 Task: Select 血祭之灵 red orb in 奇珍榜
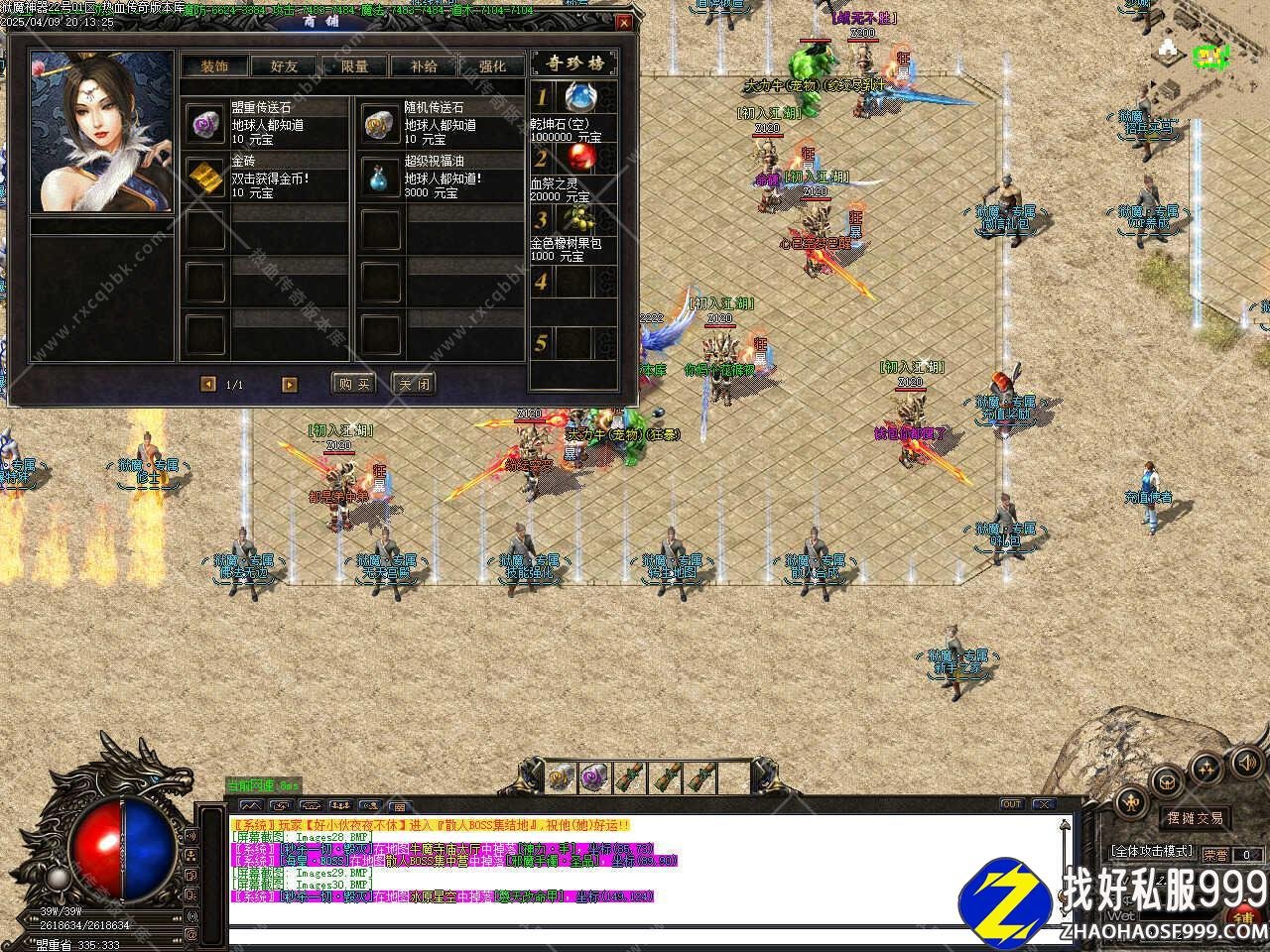click(x=577, y=159)
